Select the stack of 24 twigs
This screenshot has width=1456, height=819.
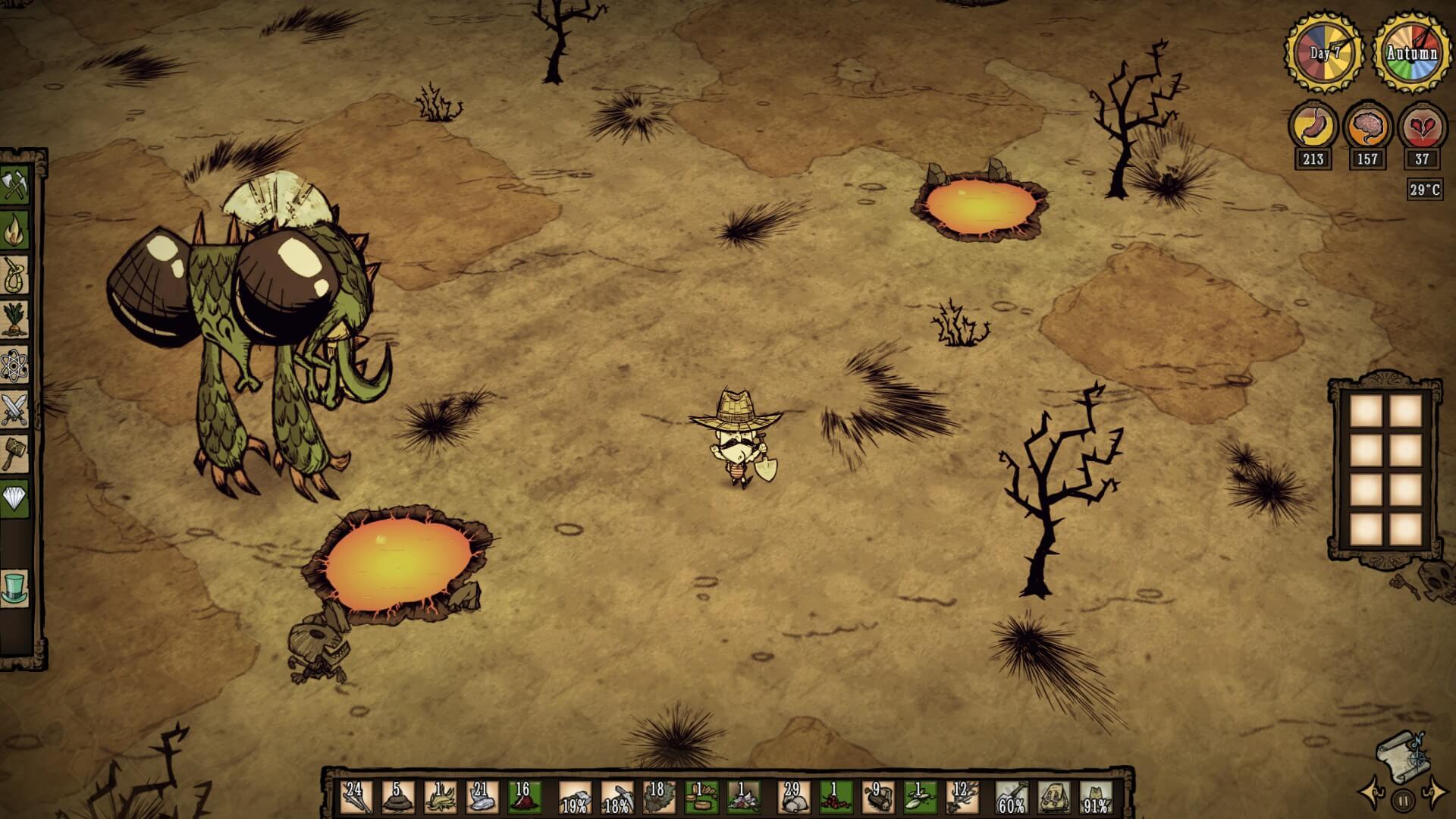(356, 798)
